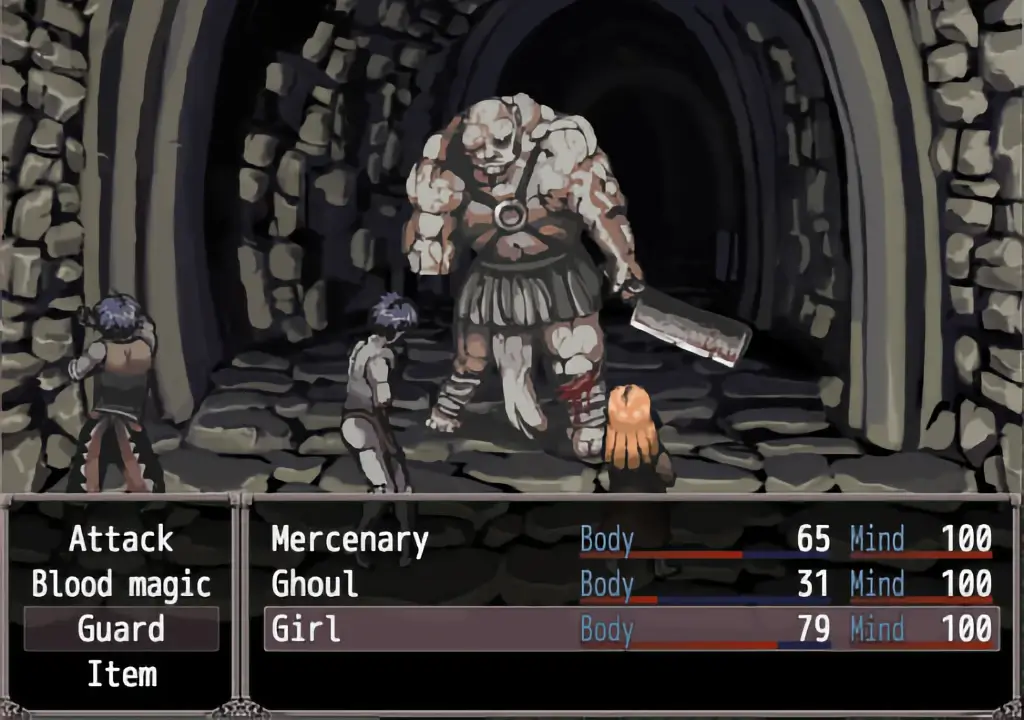Image resolution: width=1024 pixels, height=720 pixels.
Task: Select Guard from the battle menu
Action: tap(121, 629)
